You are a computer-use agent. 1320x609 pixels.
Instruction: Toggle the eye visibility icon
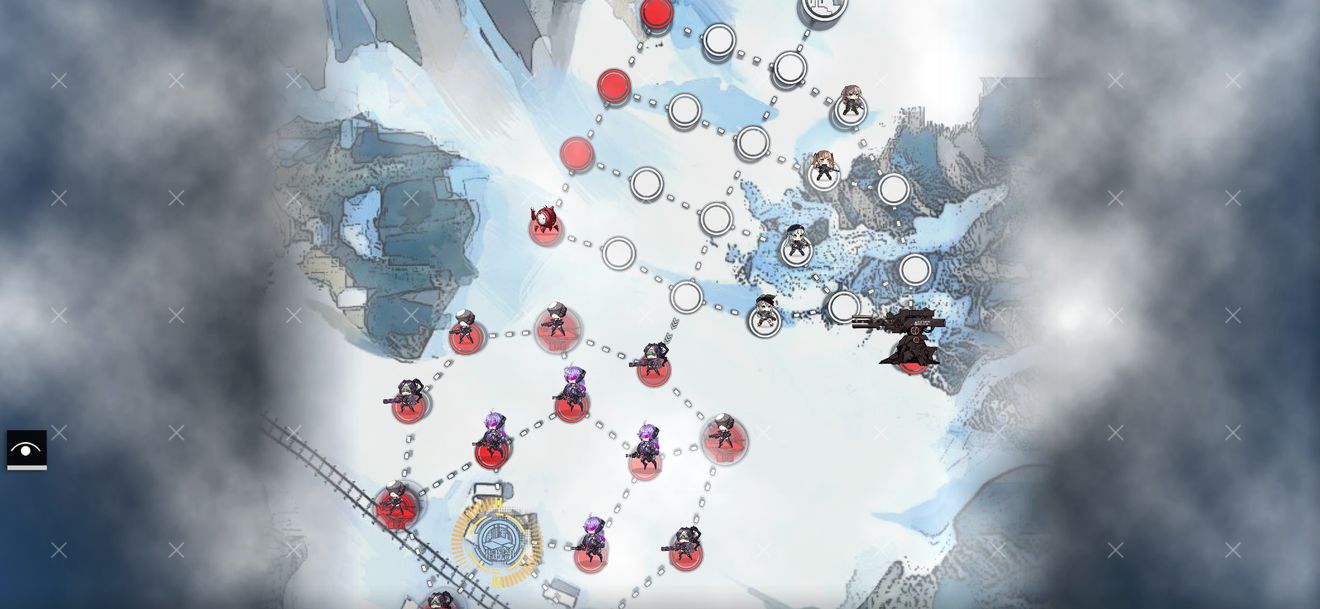coord(26,450)
